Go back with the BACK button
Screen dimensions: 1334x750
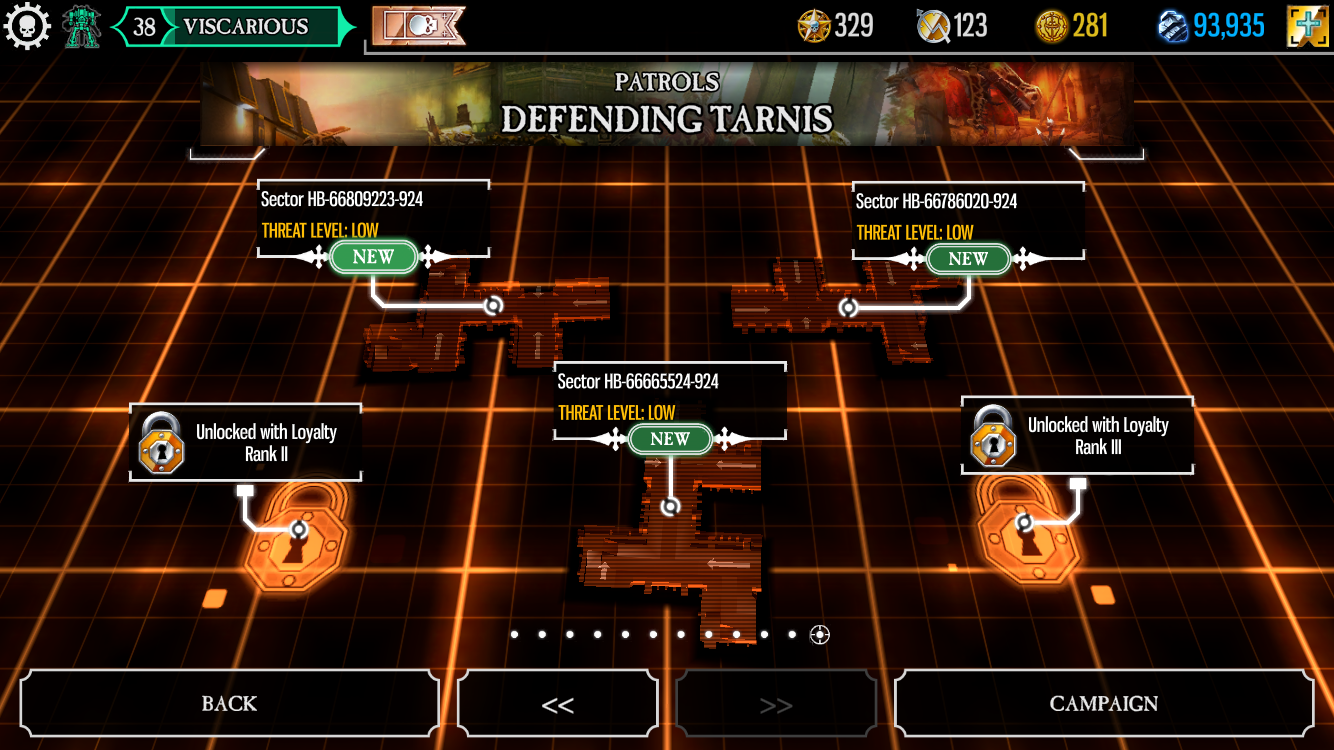[229, 703]
